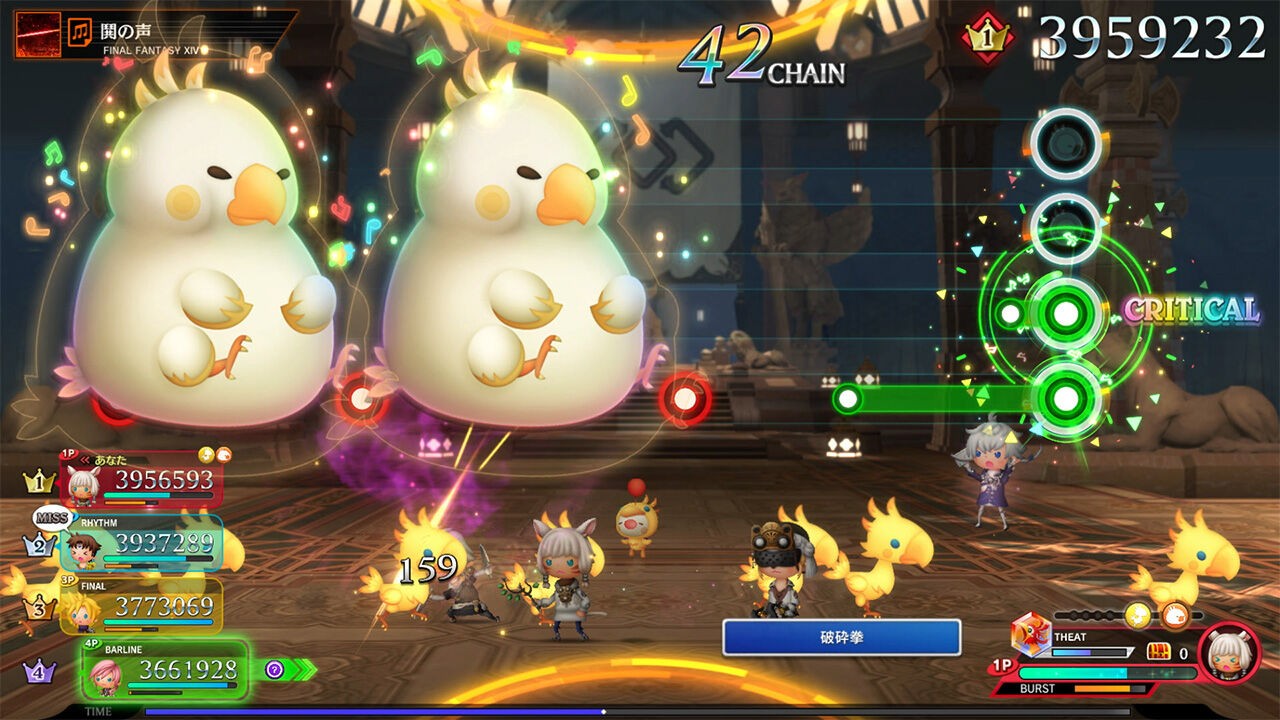Open the treasure chest counter icon

click(x=1160, y=652)
